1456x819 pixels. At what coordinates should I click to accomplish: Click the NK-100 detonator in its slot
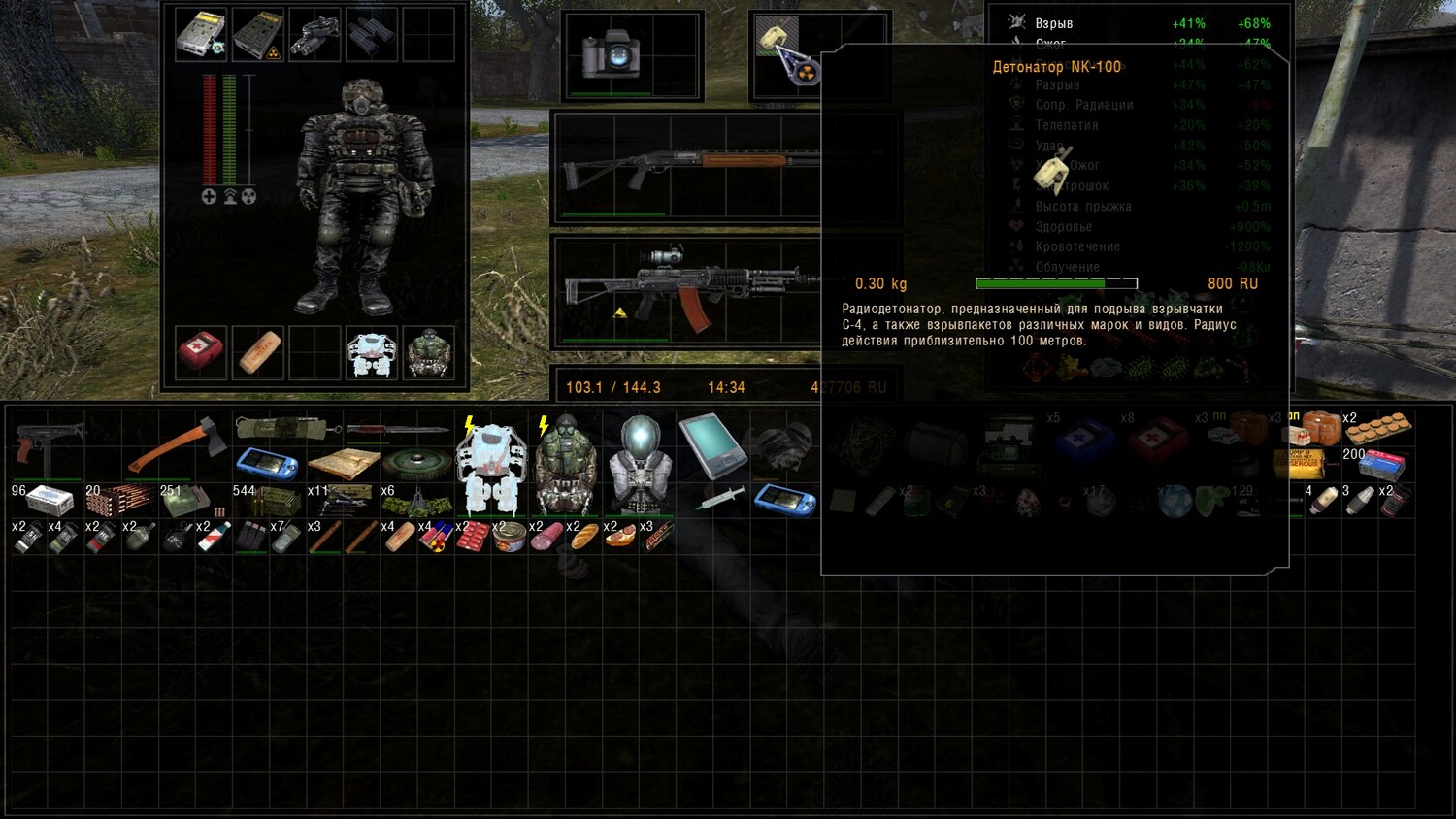pyautogui.click(x=775, y=39)
